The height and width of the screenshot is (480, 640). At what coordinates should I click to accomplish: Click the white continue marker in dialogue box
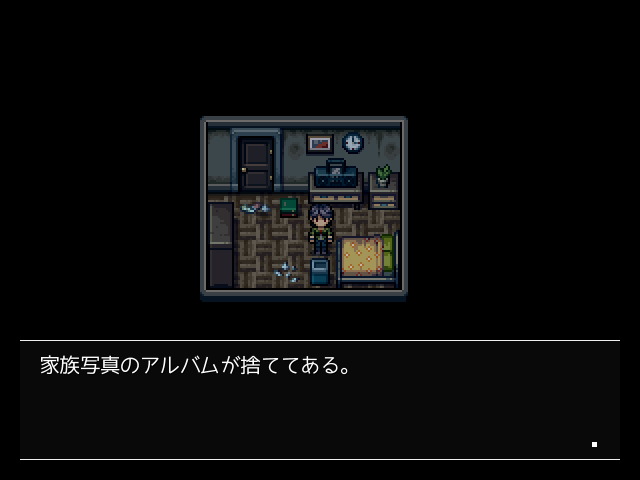tap(594, 444)
